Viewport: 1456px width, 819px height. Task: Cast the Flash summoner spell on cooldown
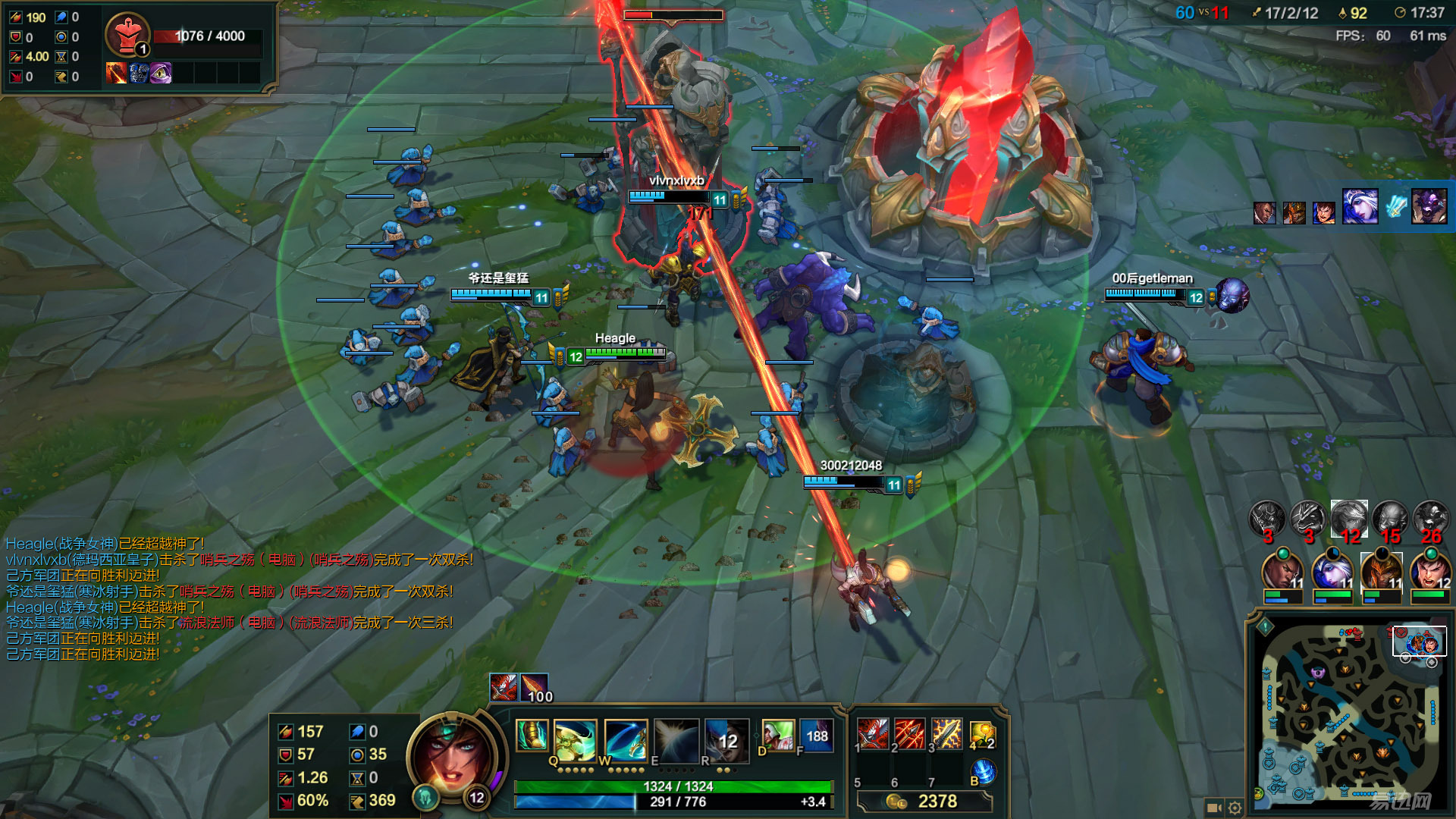tap(816, 736)
